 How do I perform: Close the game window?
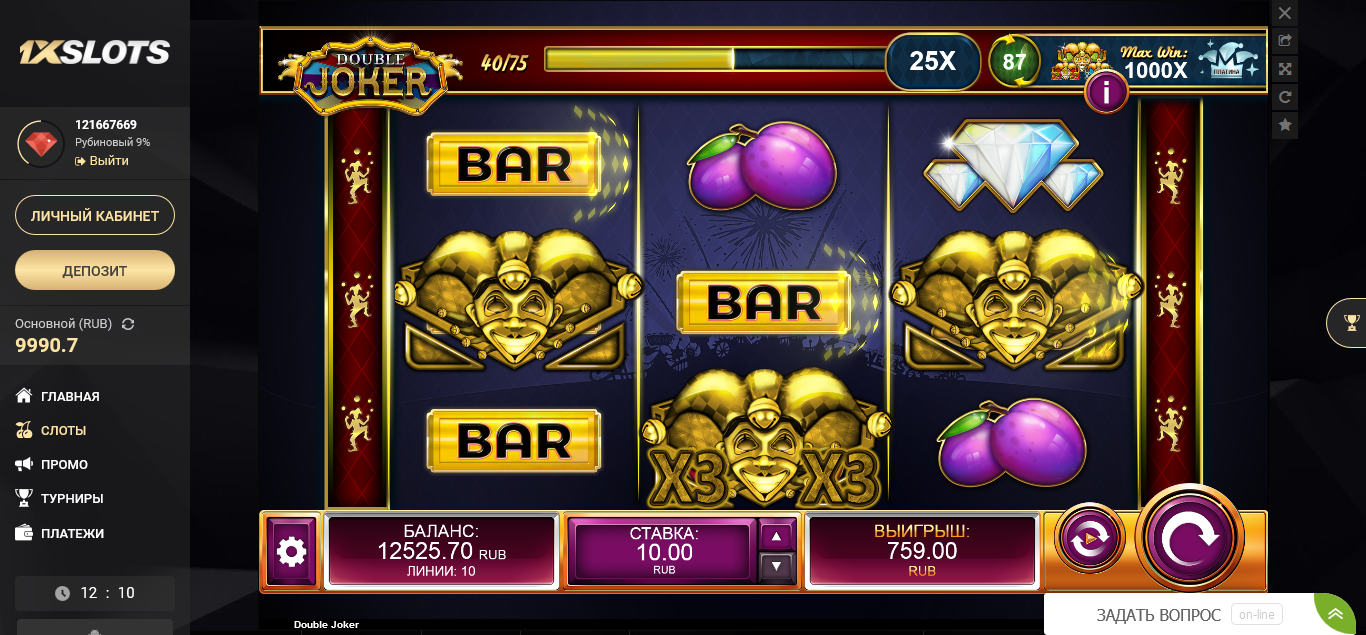[1285, 13]
